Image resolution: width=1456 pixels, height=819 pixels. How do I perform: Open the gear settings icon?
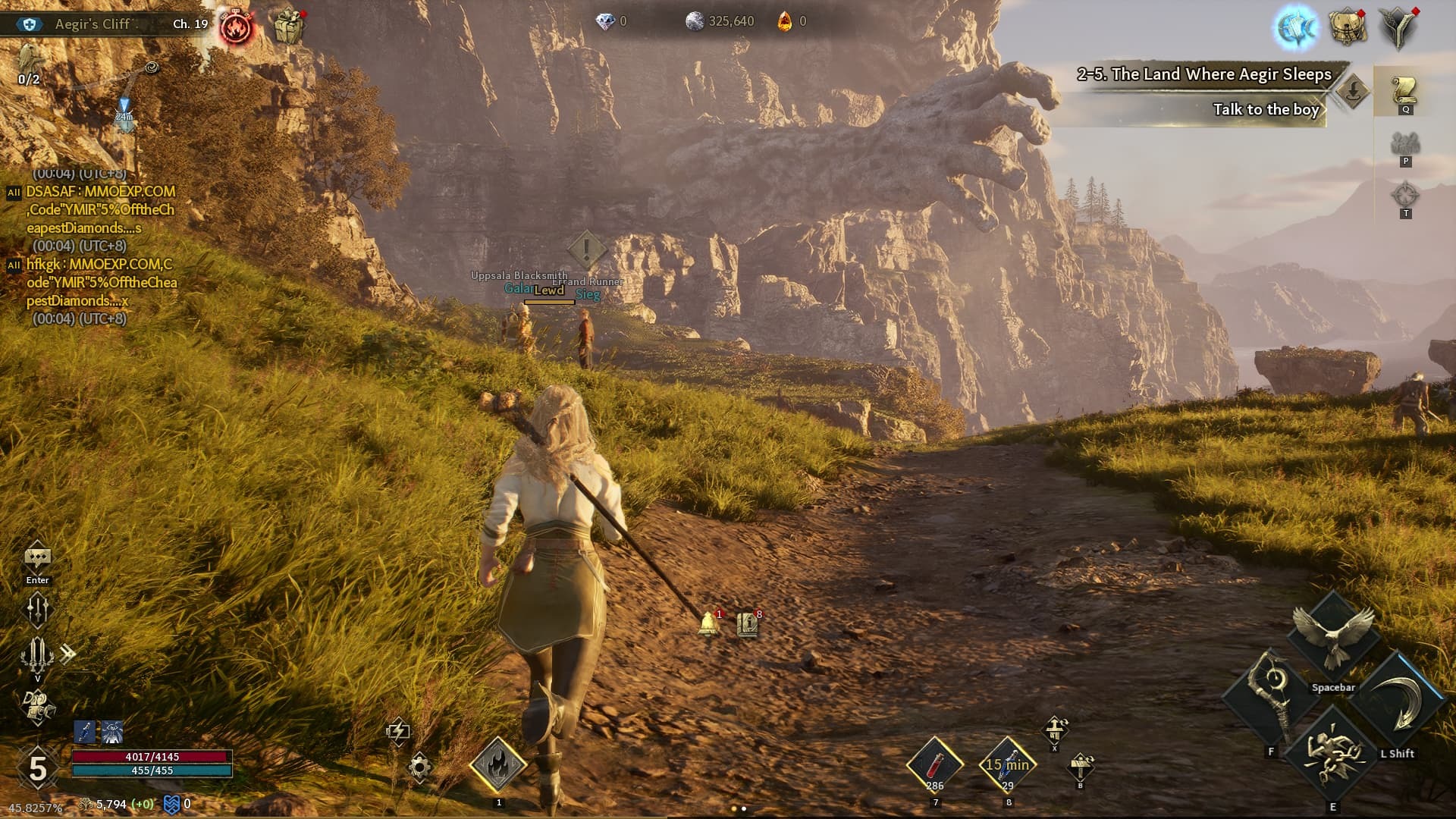tap(419, 767)
